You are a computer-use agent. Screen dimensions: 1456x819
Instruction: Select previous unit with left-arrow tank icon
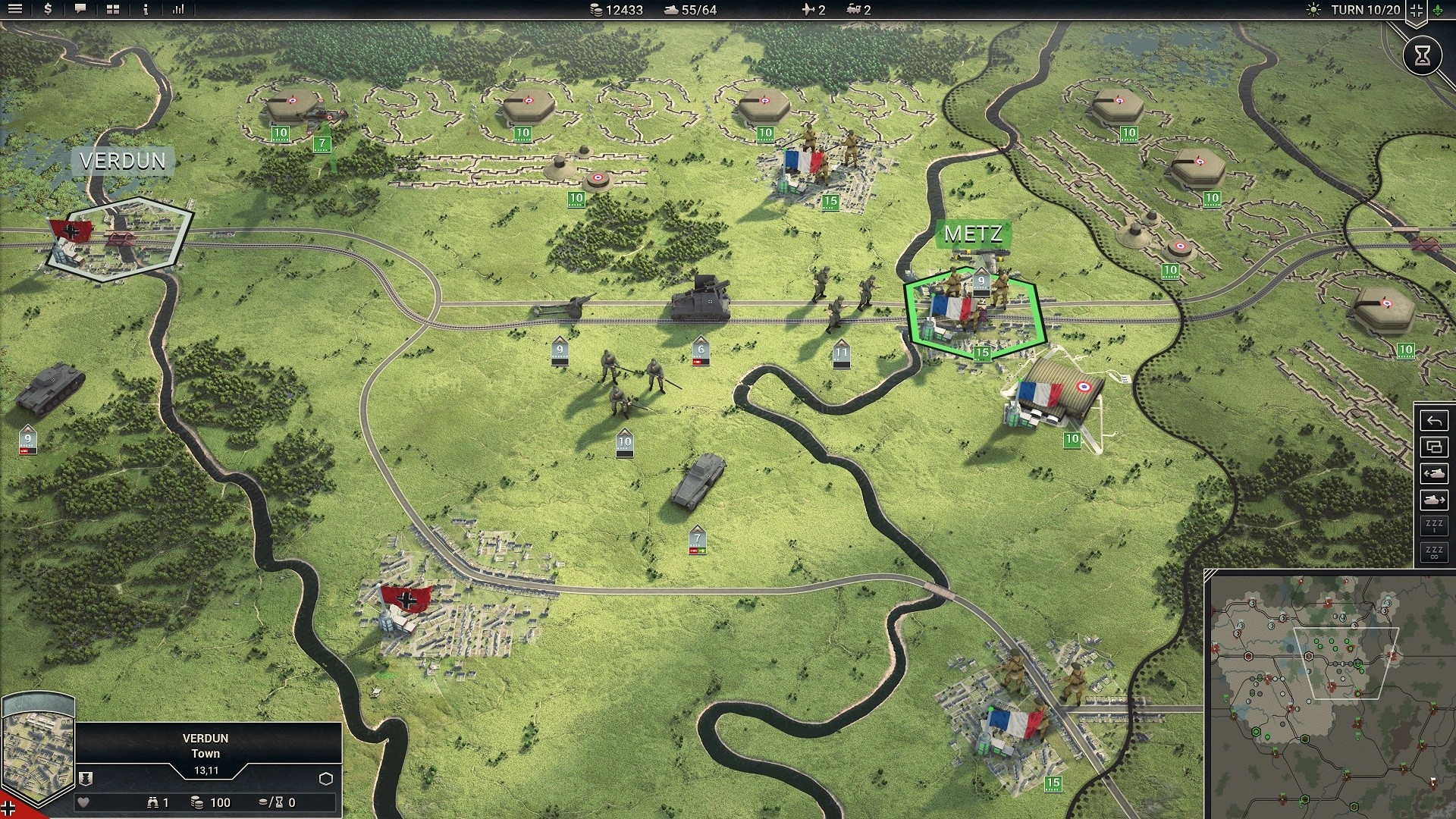coord(1434,473)
